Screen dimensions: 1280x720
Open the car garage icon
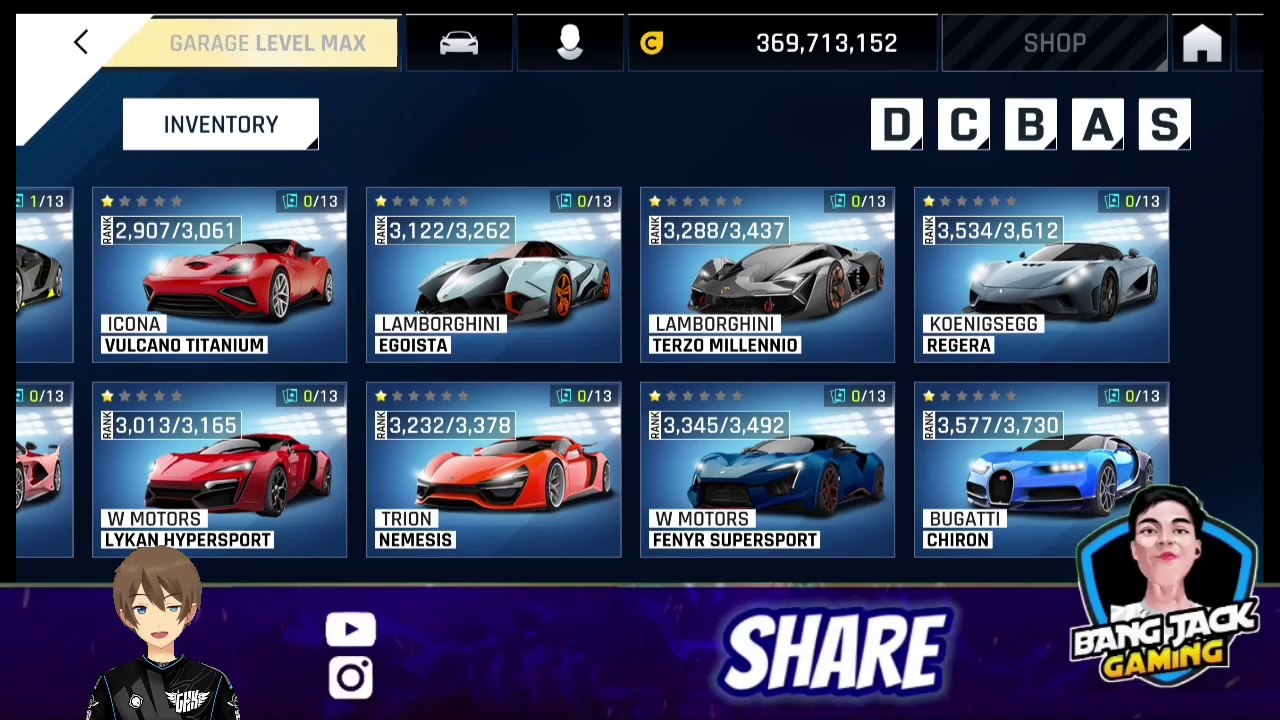459,43
